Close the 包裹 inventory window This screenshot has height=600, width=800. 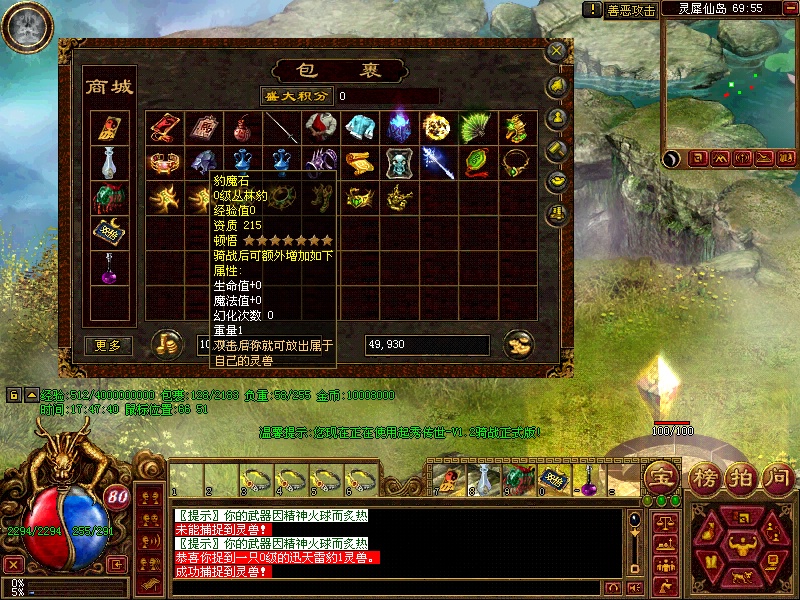pyautogui.click(x=556, y=50)
